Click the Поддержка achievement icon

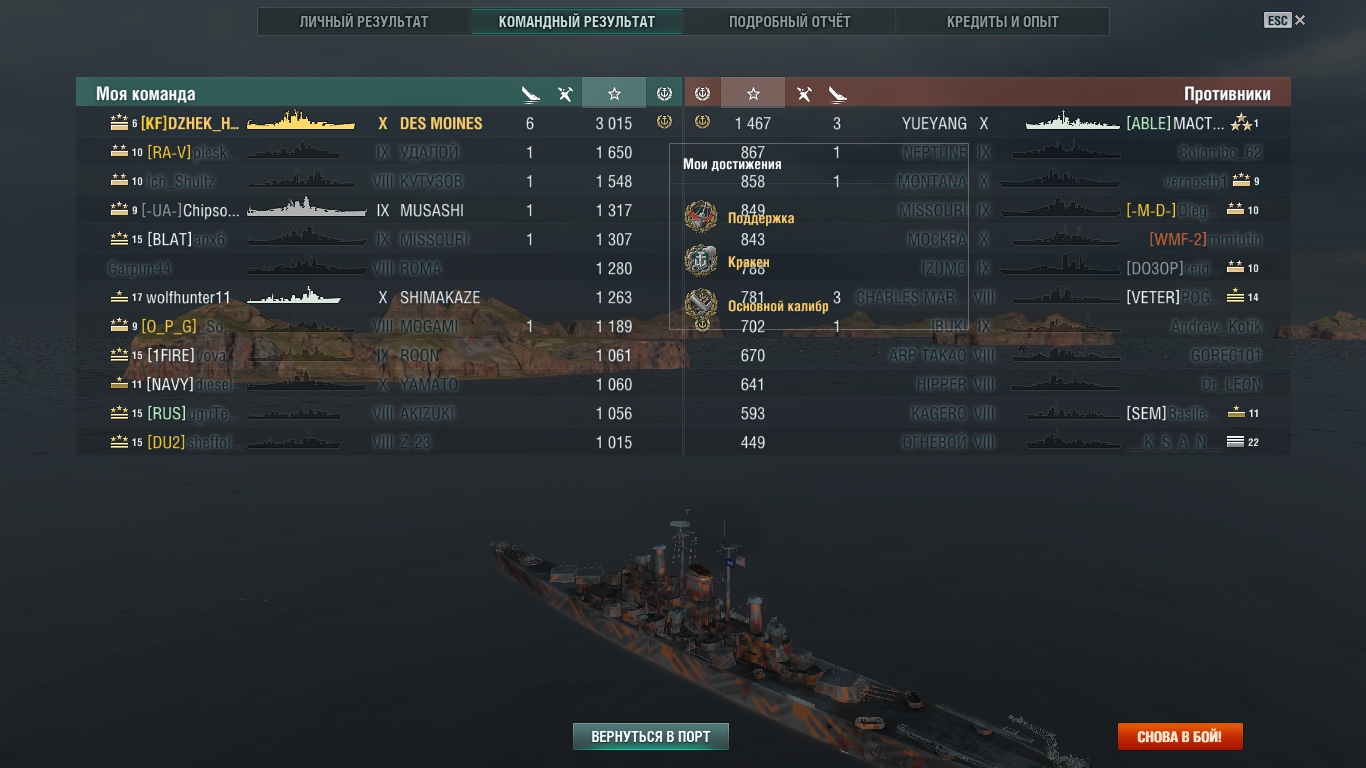(x=701, y=217)
